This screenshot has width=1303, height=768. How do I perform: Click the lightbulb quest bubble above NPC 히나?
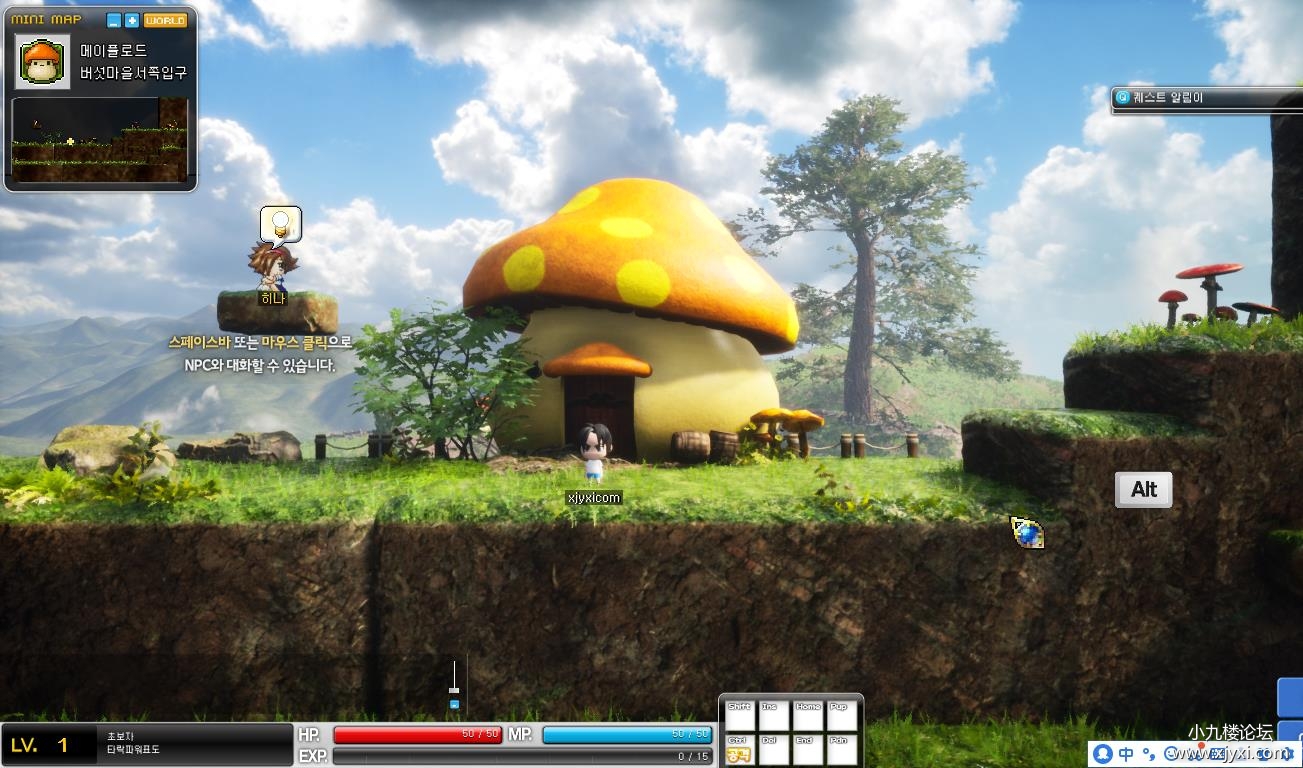click(x=281, y=225)
